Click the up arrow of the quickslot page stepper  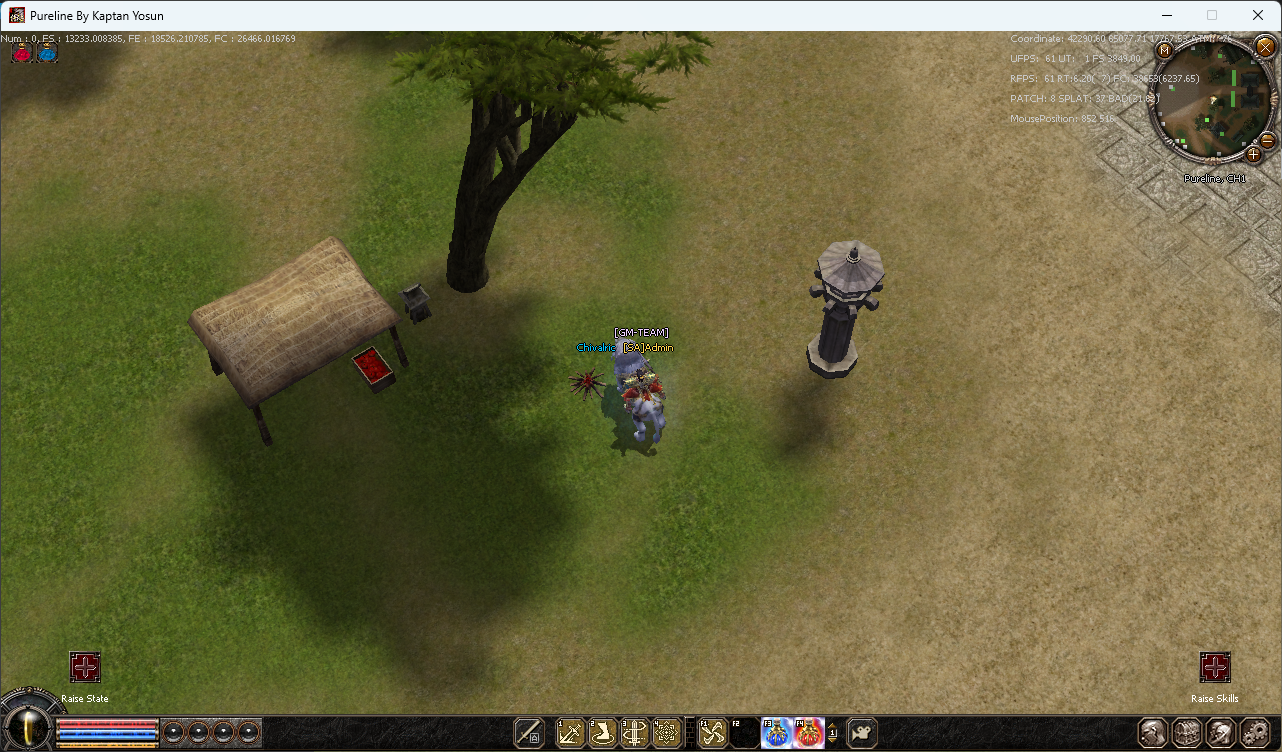(833, 725)
